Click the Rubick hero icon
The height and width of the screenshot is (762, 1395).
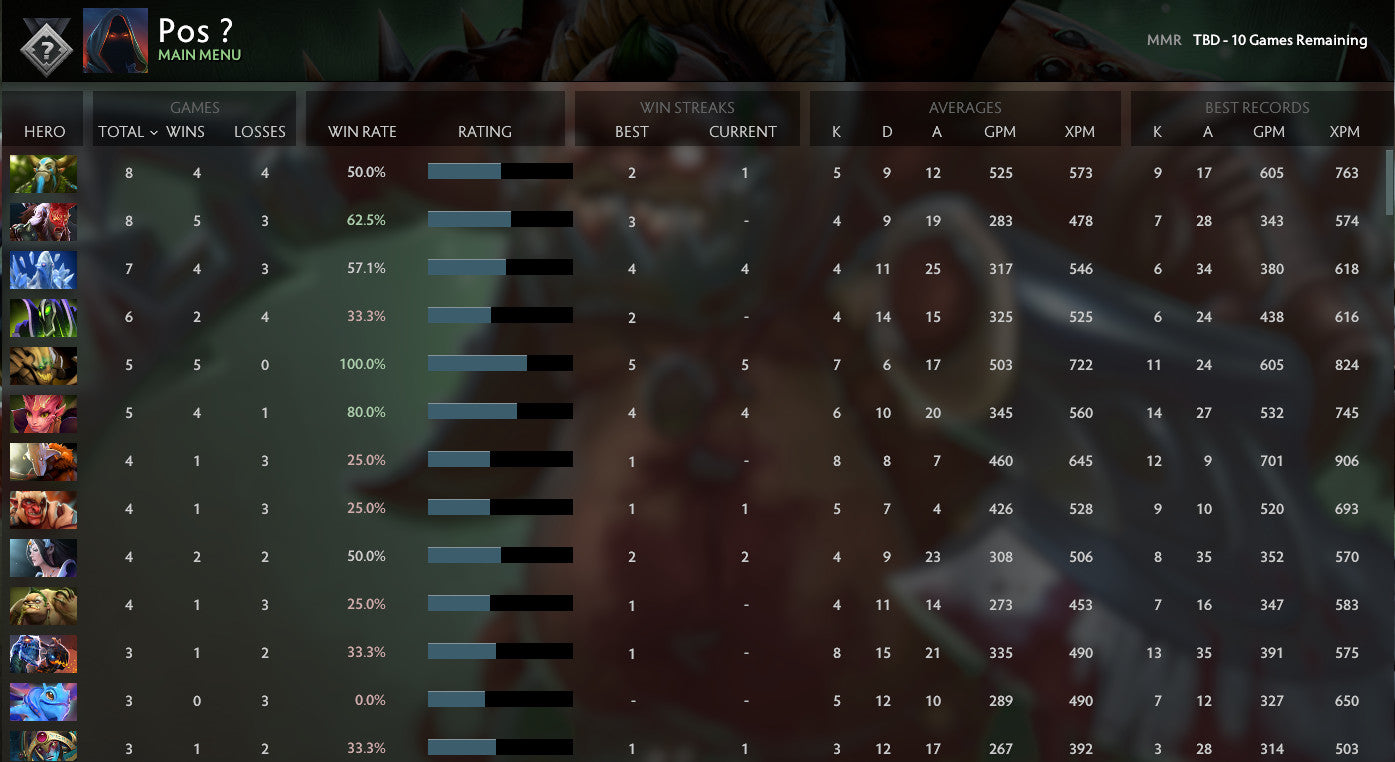pyautogui.click(x=43, y=316)
